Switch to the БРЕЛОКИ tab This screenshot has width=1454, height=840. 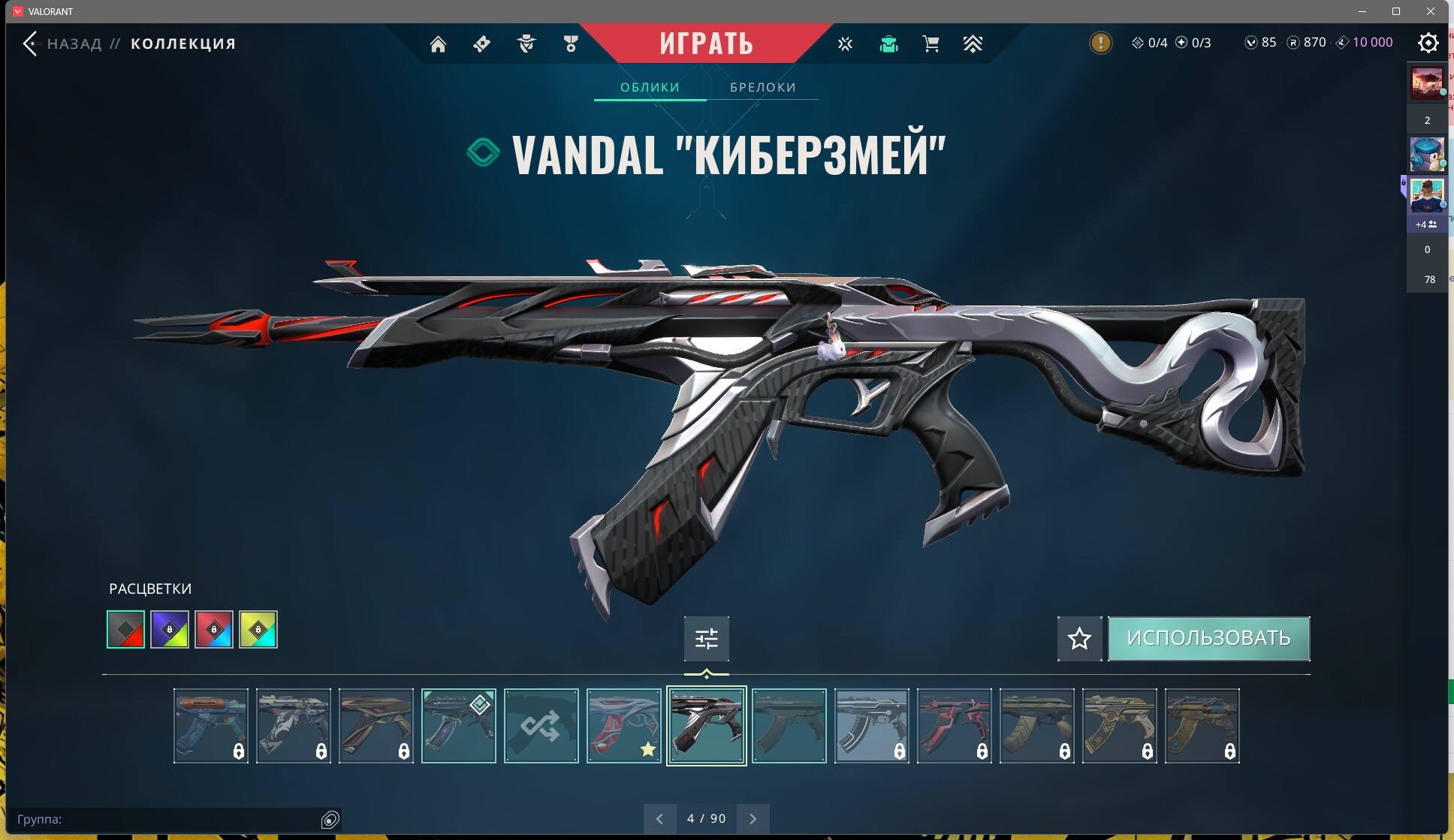(762, 87)
